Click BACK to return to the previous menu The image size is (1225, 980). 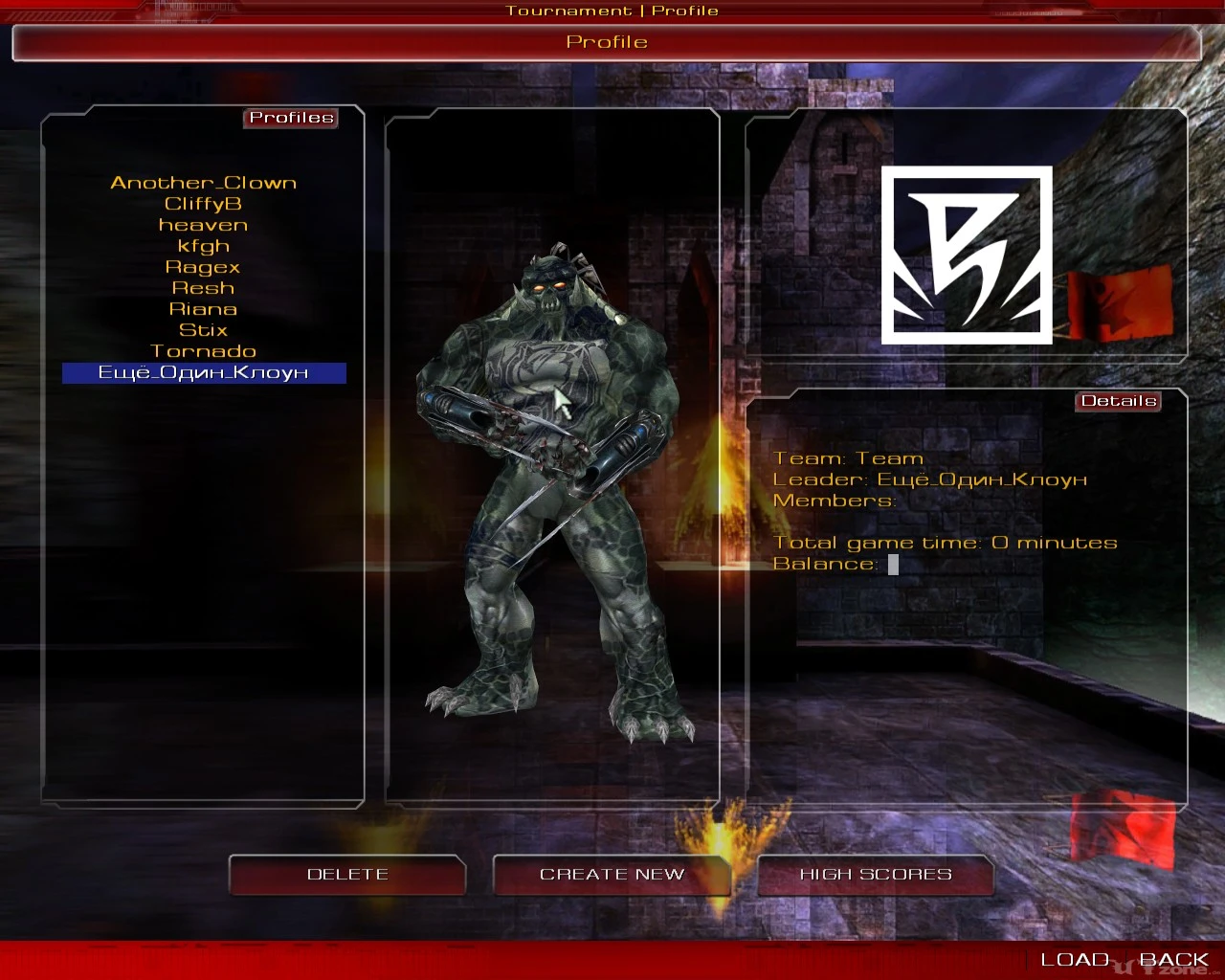pos(1175,958)
